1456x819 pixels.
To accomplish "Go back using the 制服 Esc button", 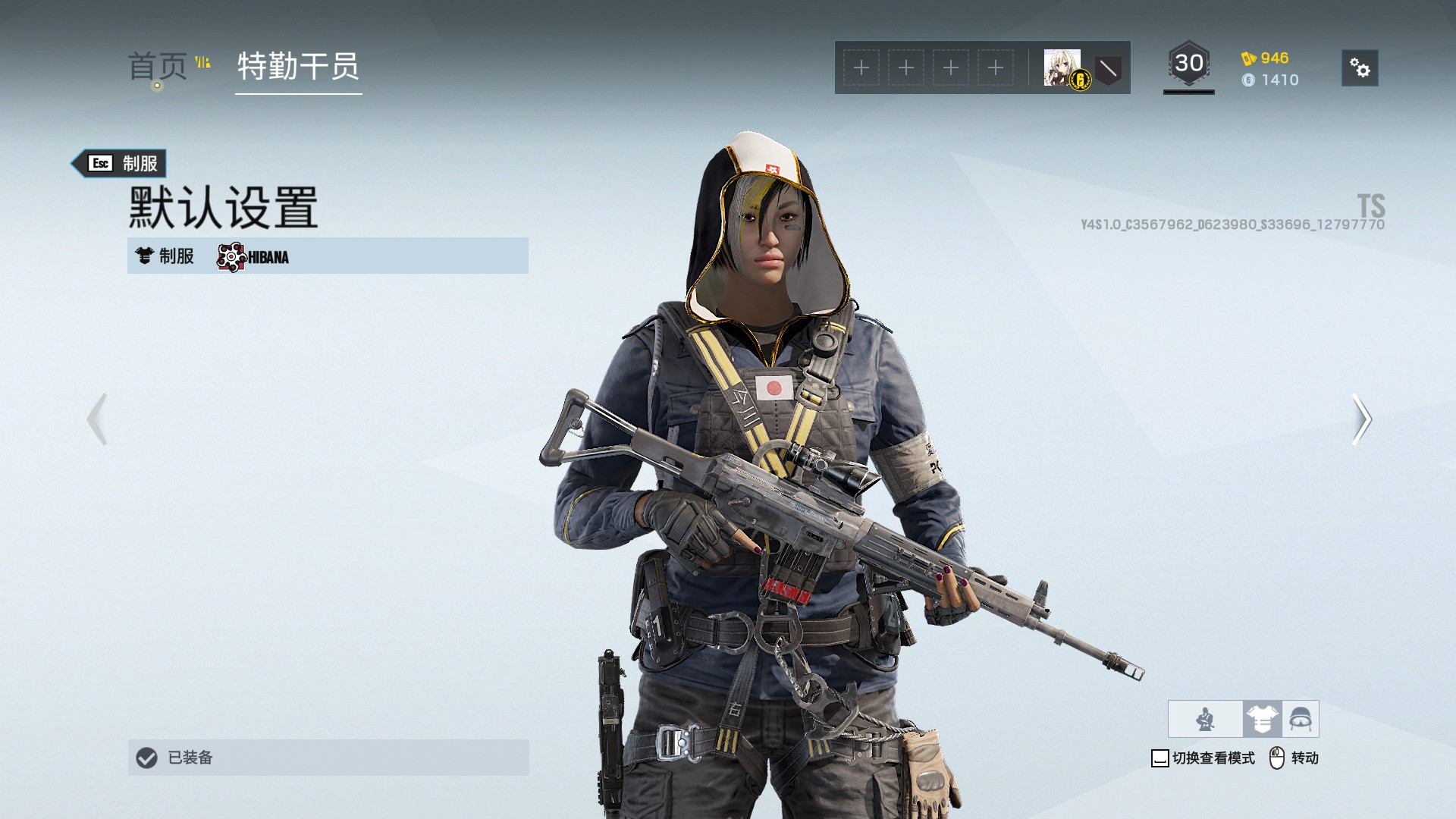I will coord(120,163).
